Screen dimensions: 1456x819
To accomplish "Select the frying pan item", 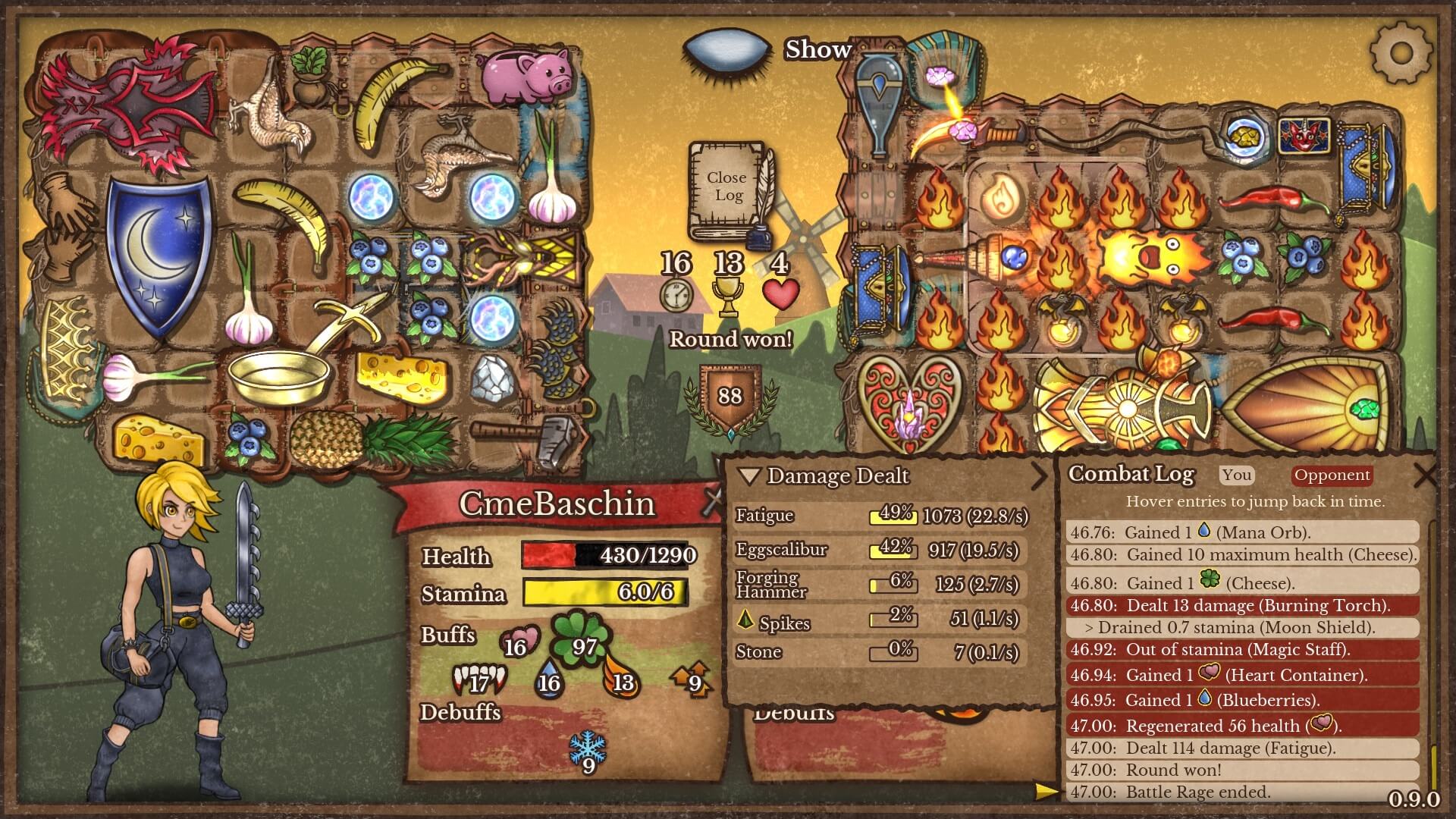I will pyautogui.click(x=282, y=375).
